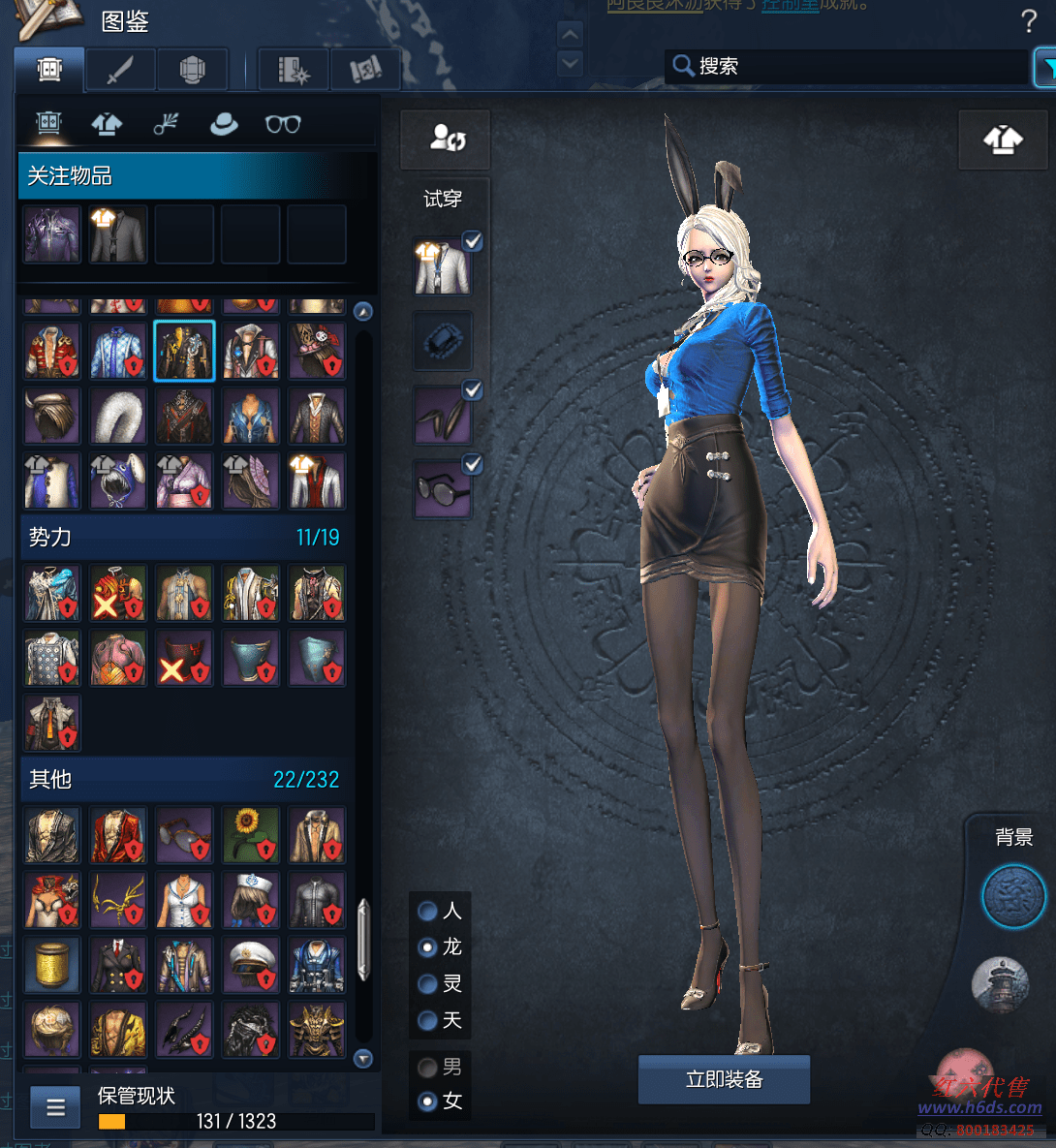Switch to the hat category filter
The width and height of the screenshot is (1056, 1148).
pyautogui.click(x=224, y=124)
